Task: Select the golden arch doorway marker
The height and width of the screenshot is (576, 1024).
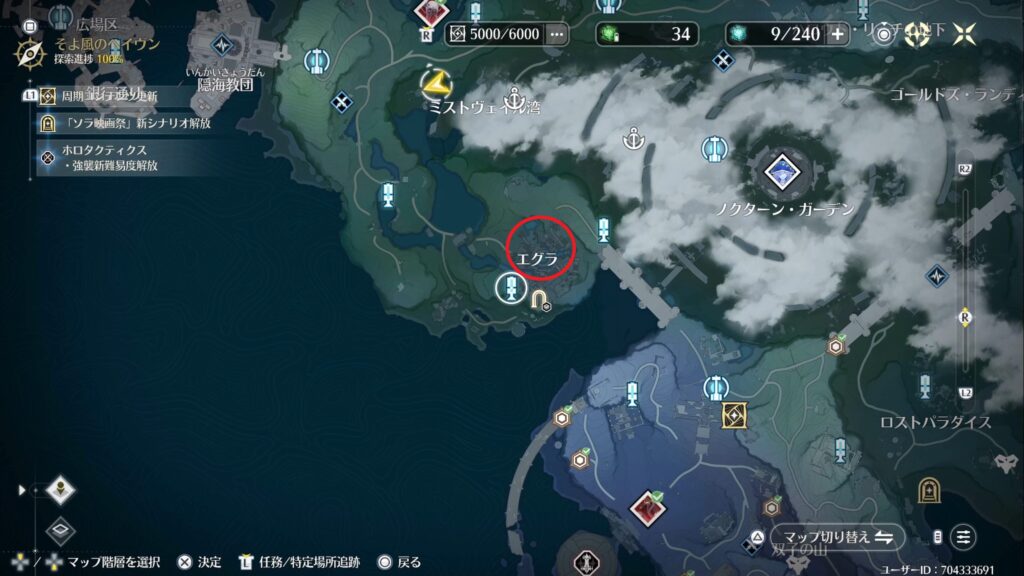Action: 928,490
